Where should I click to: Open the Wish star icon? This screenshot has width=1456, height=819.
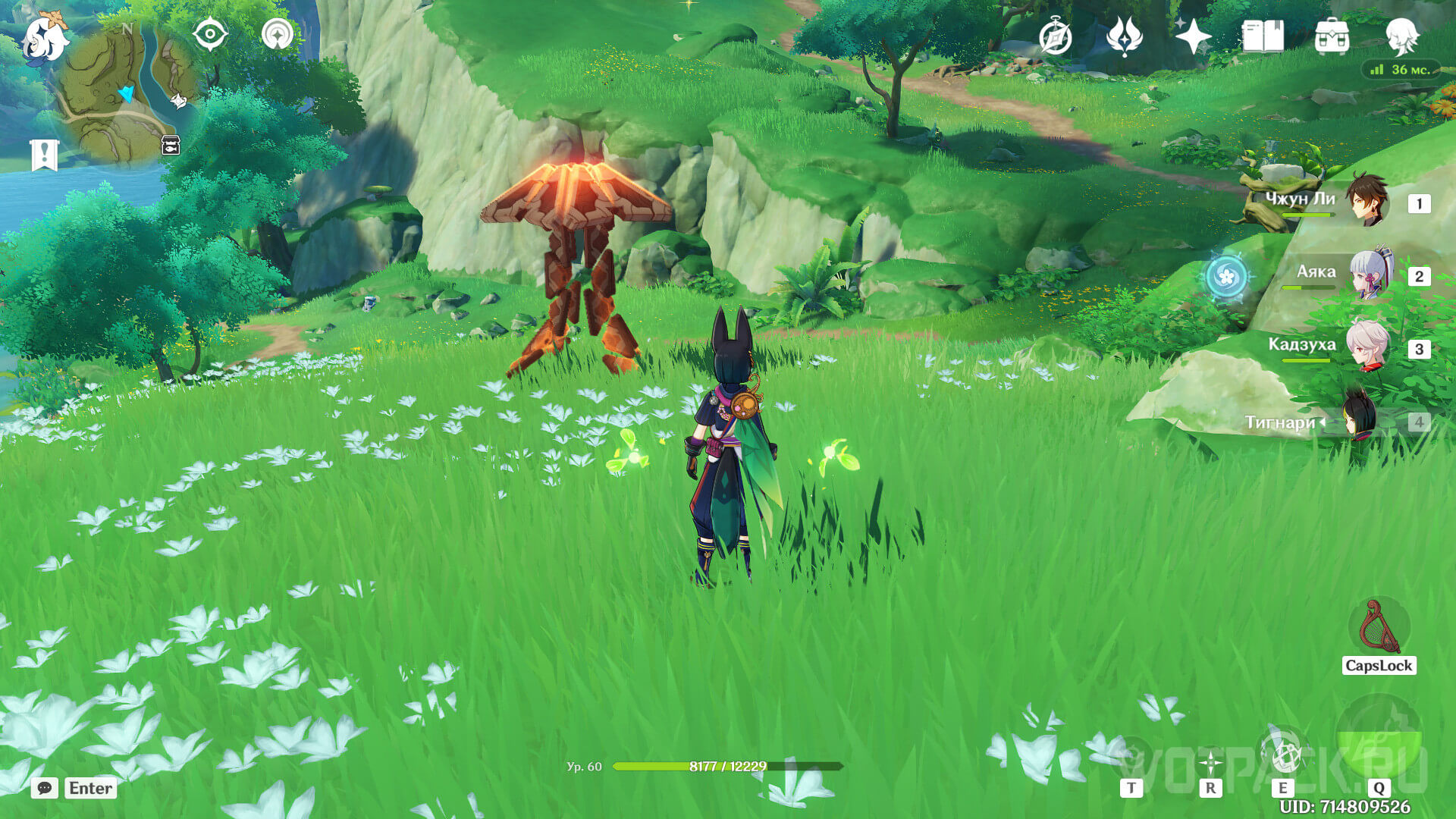1192,36
